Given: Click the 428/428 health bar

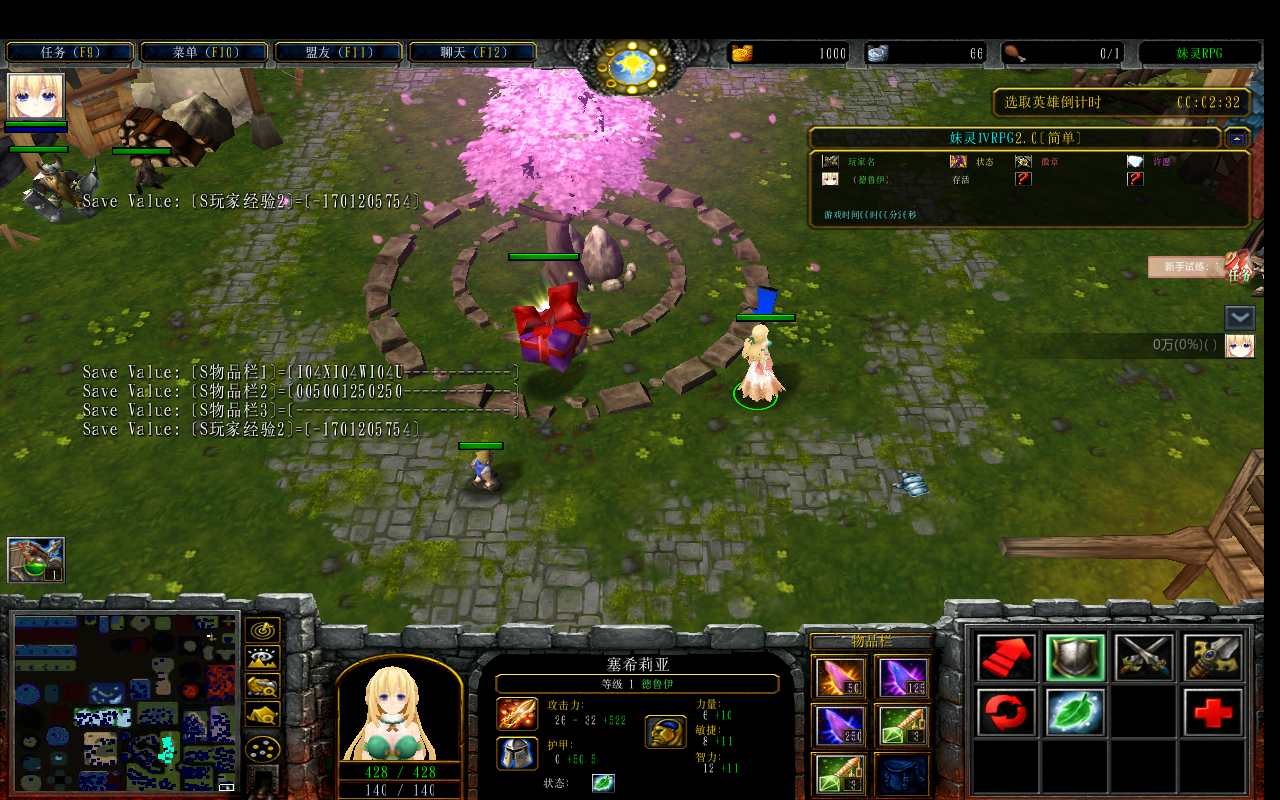Looking at the screenshot, I should click(398, 774).
